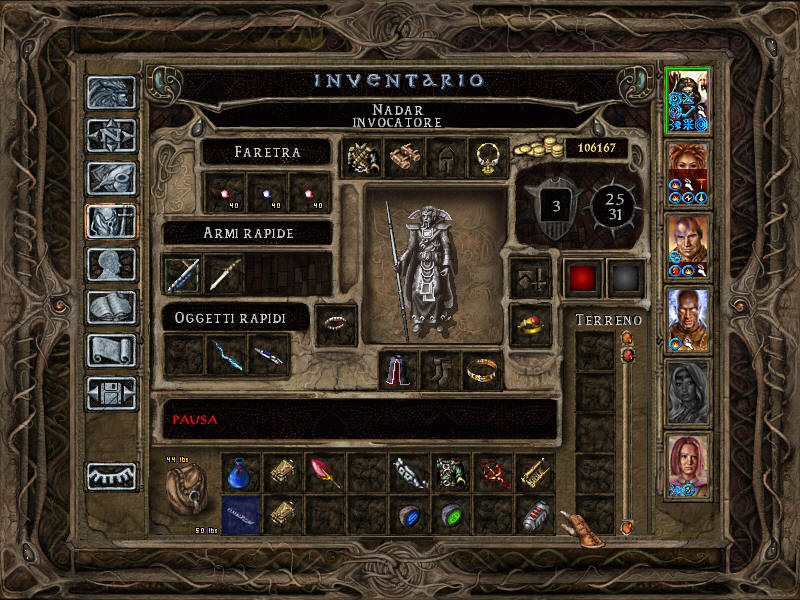Image resolution: width=800 pixels, height=600 pixels.
Task: Select the bottom red-haired party portrait
Action: coord(688,465)
